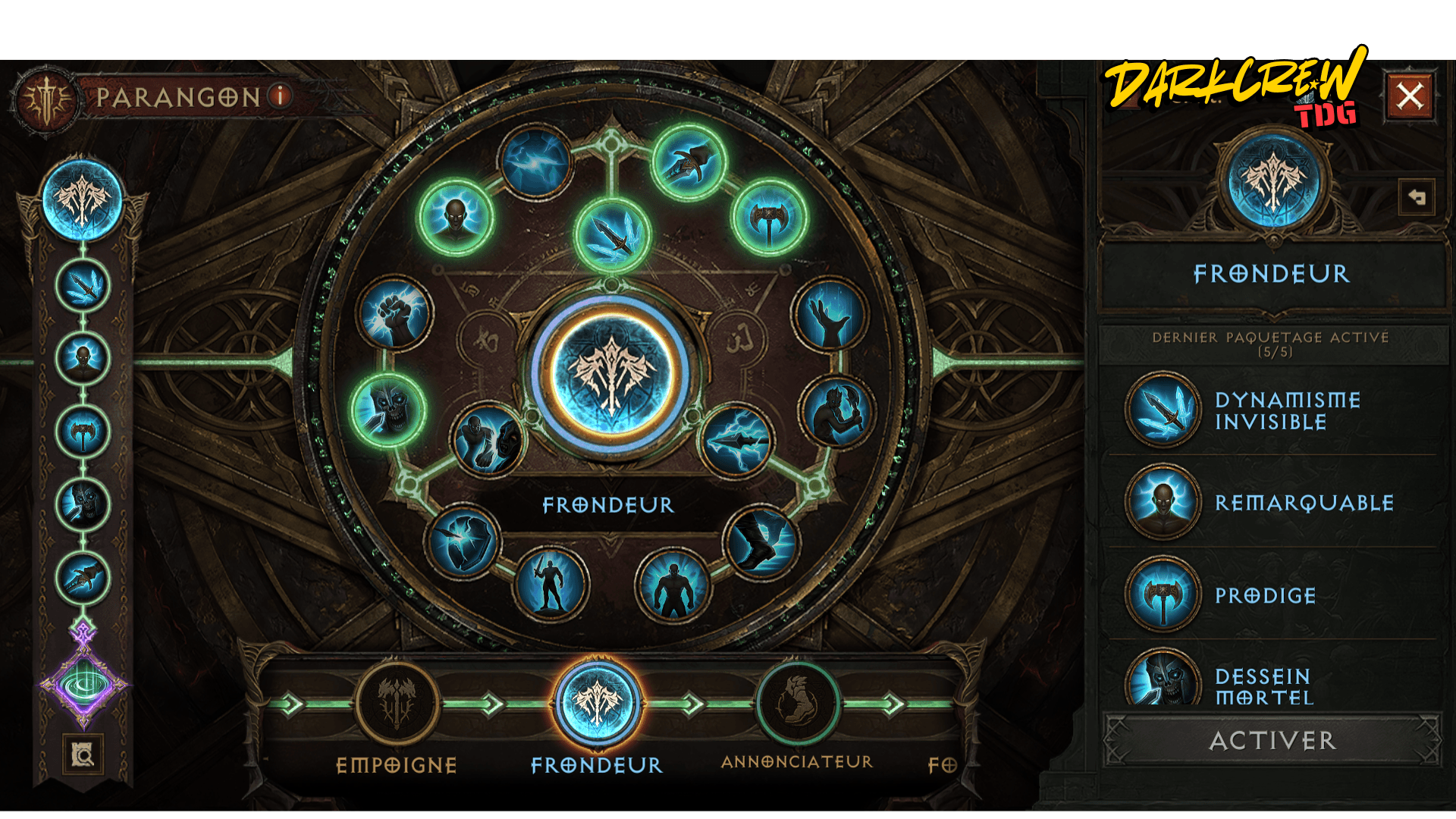Click the magnifier search icon
Image resolution: width=1456 pixels, height=819 pixels.
83,755
